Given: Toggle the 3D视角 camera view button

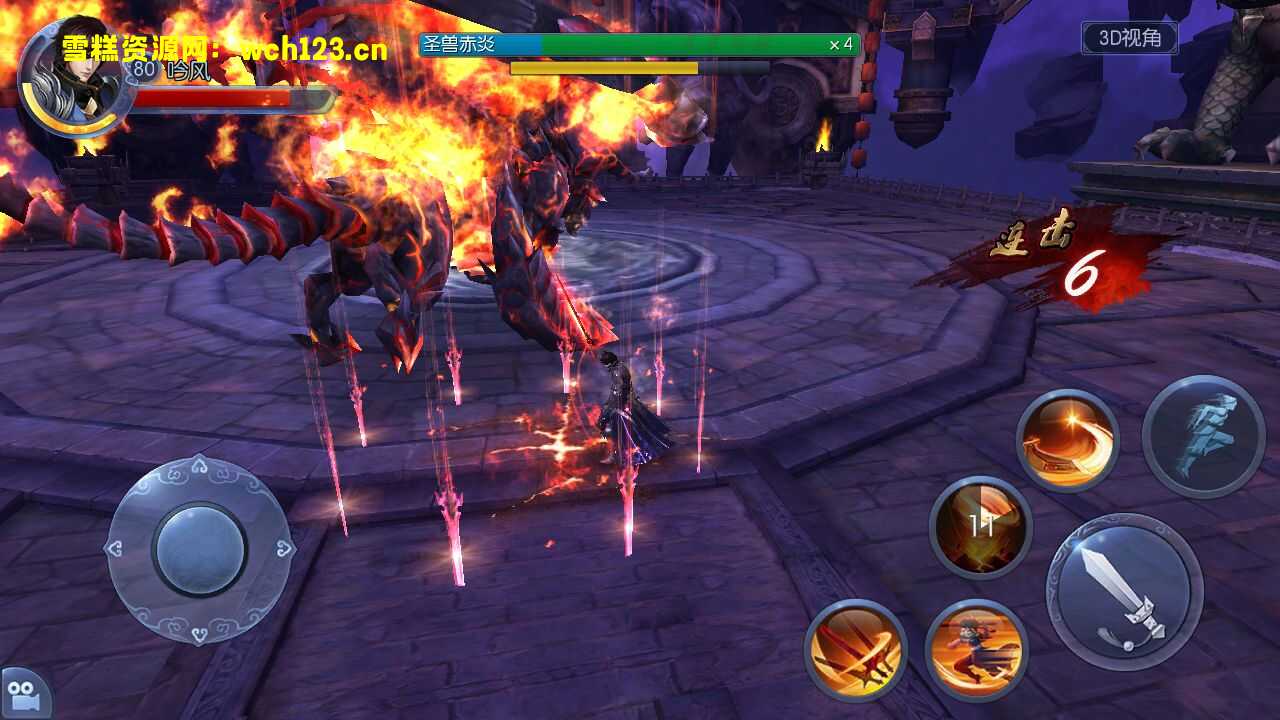Looking at the screenshot, I should click(1130, 38).
